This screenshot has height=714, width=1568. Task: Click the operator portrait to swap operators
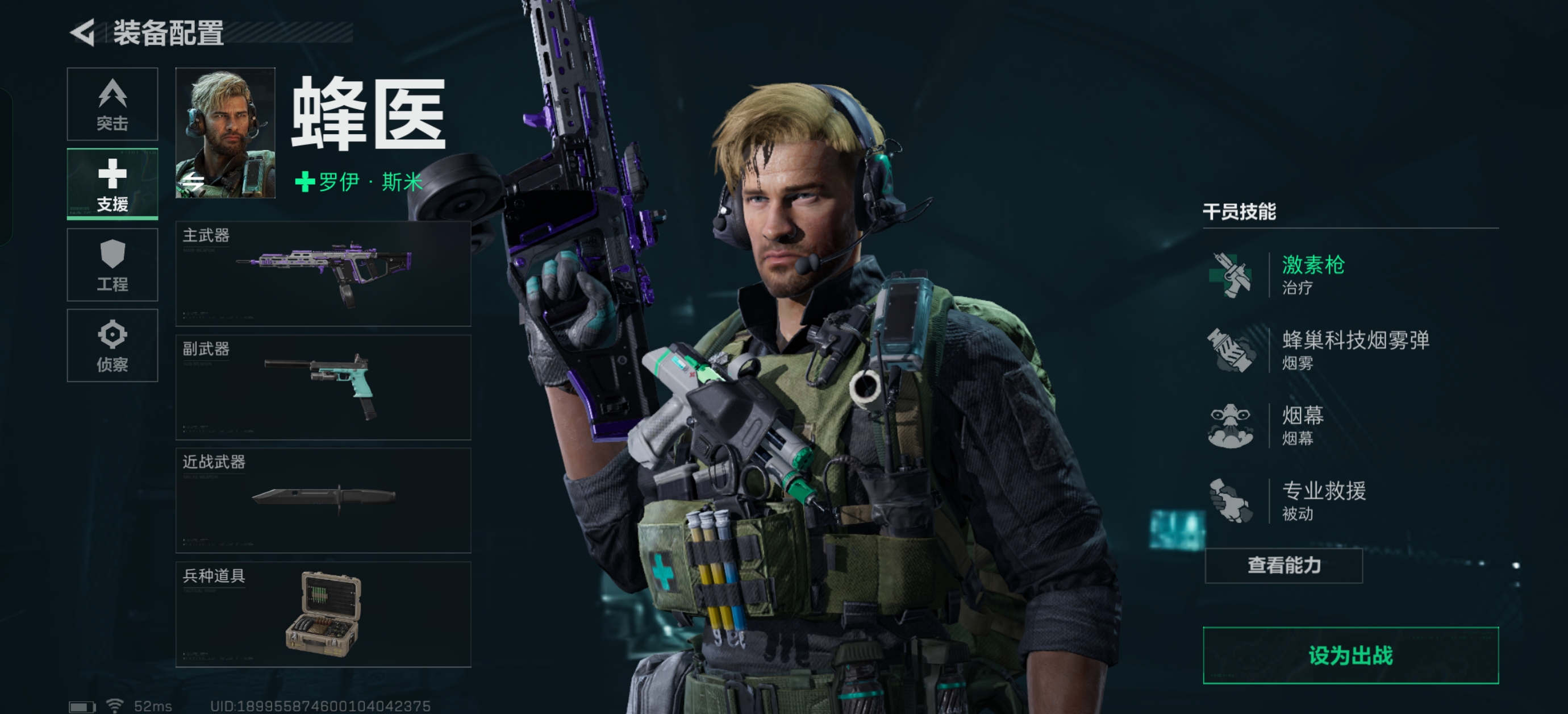(x=225, y=133)
